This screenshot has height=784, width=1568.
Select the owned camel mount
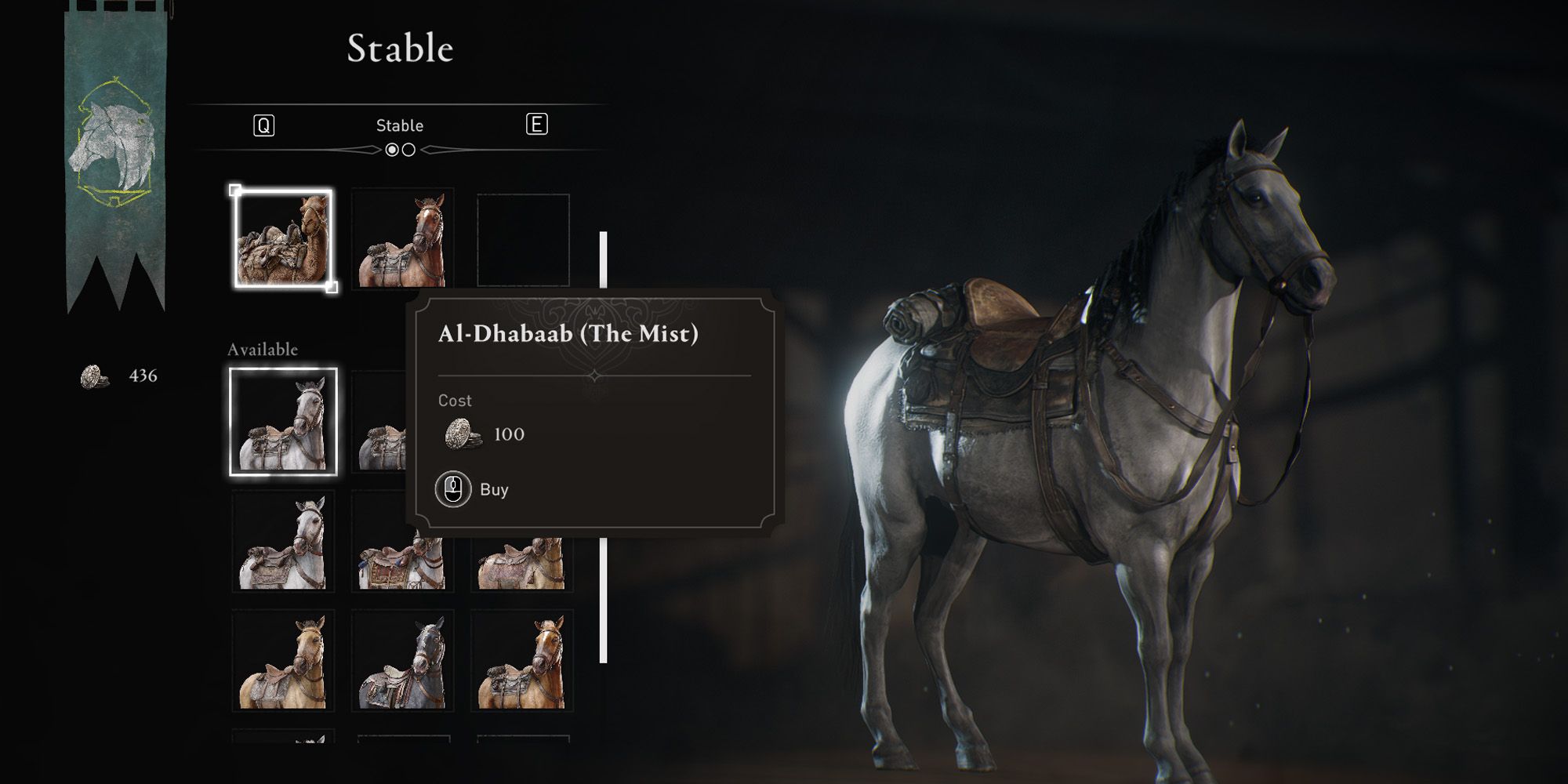coord(283,239)
